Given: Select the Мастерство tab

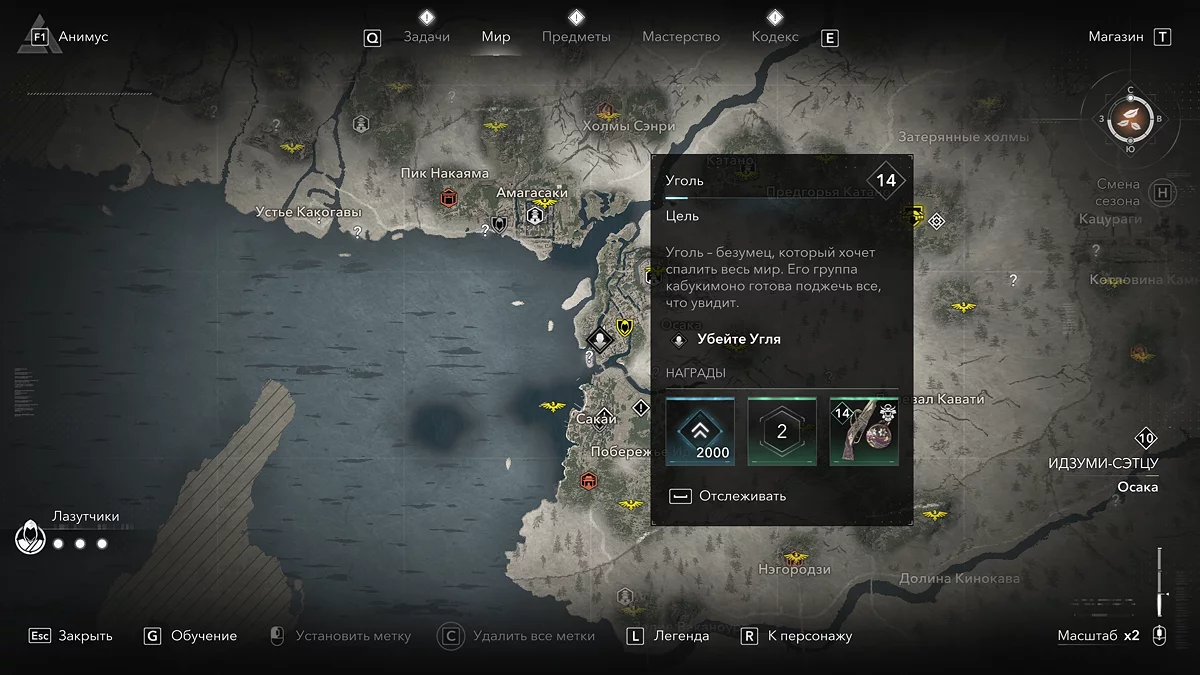Looking at the screenshot, I should (681, 37).
